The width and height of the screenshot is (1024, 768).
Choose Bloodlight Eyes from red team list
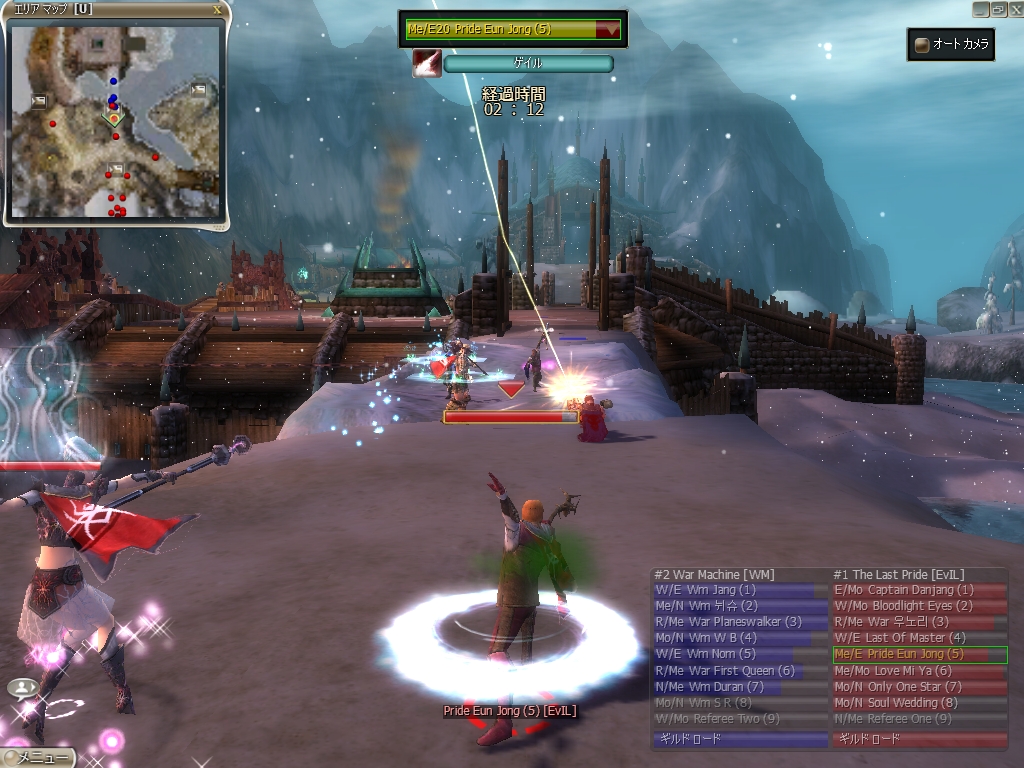pos(919,606)
